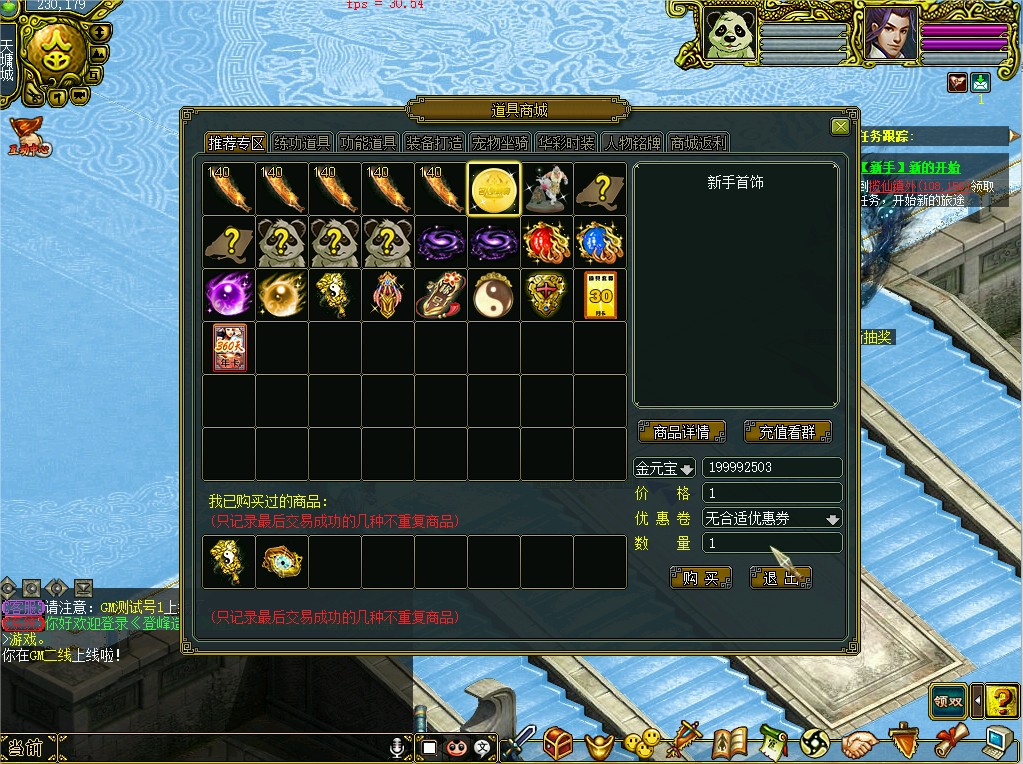Choose the yin-yang disc shop item
Screen dimensions: 1023x764
coord(494,295)
